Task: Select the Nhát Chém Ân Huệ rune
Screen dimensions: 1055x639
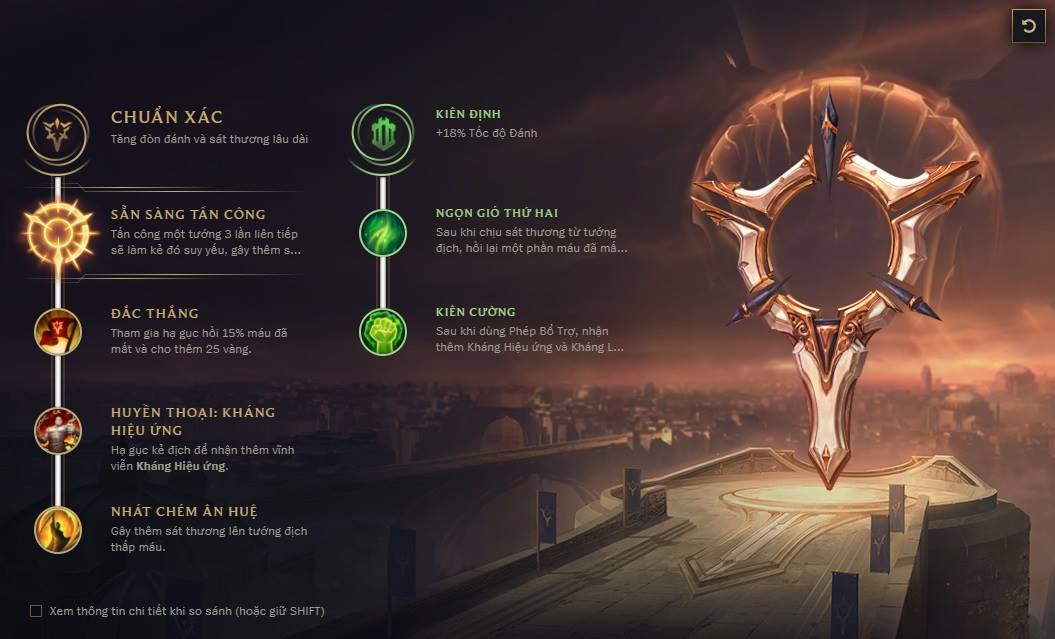Action: point(58,529)
